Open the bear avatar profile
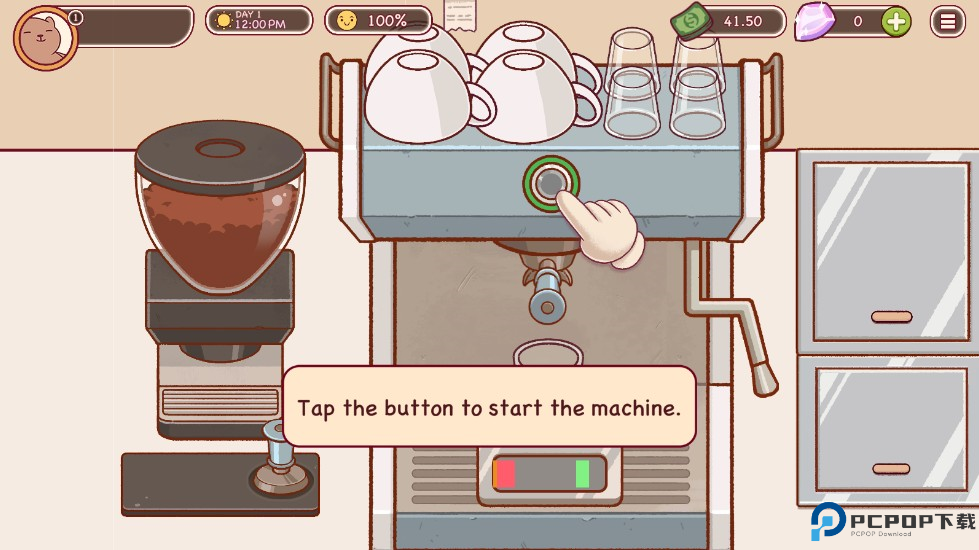979x550 pixels. pos(44,38)
